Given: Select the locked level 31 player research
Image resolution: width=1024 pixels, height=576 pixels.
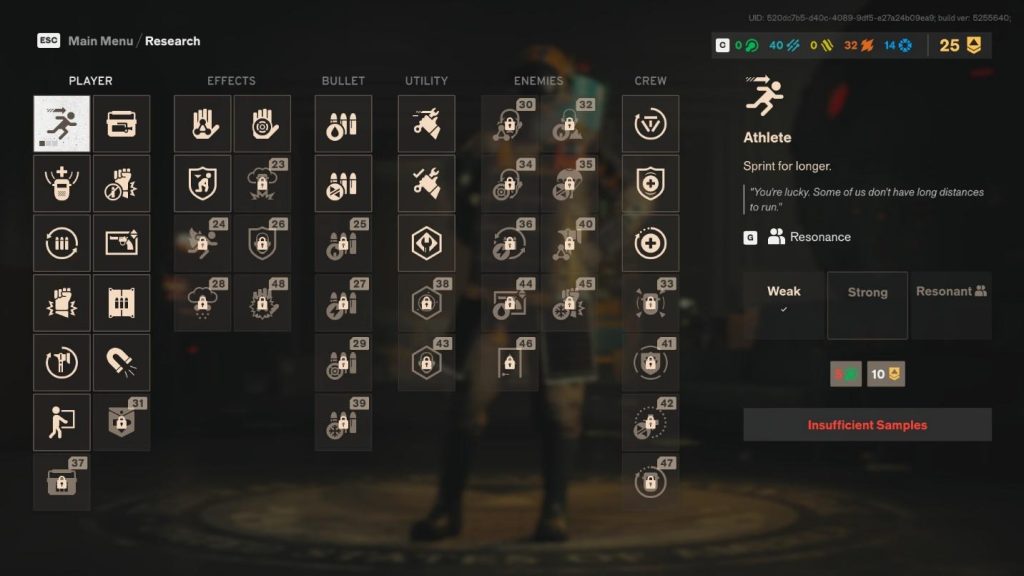Looking at the screenshot, I should [x=122, y=422].
